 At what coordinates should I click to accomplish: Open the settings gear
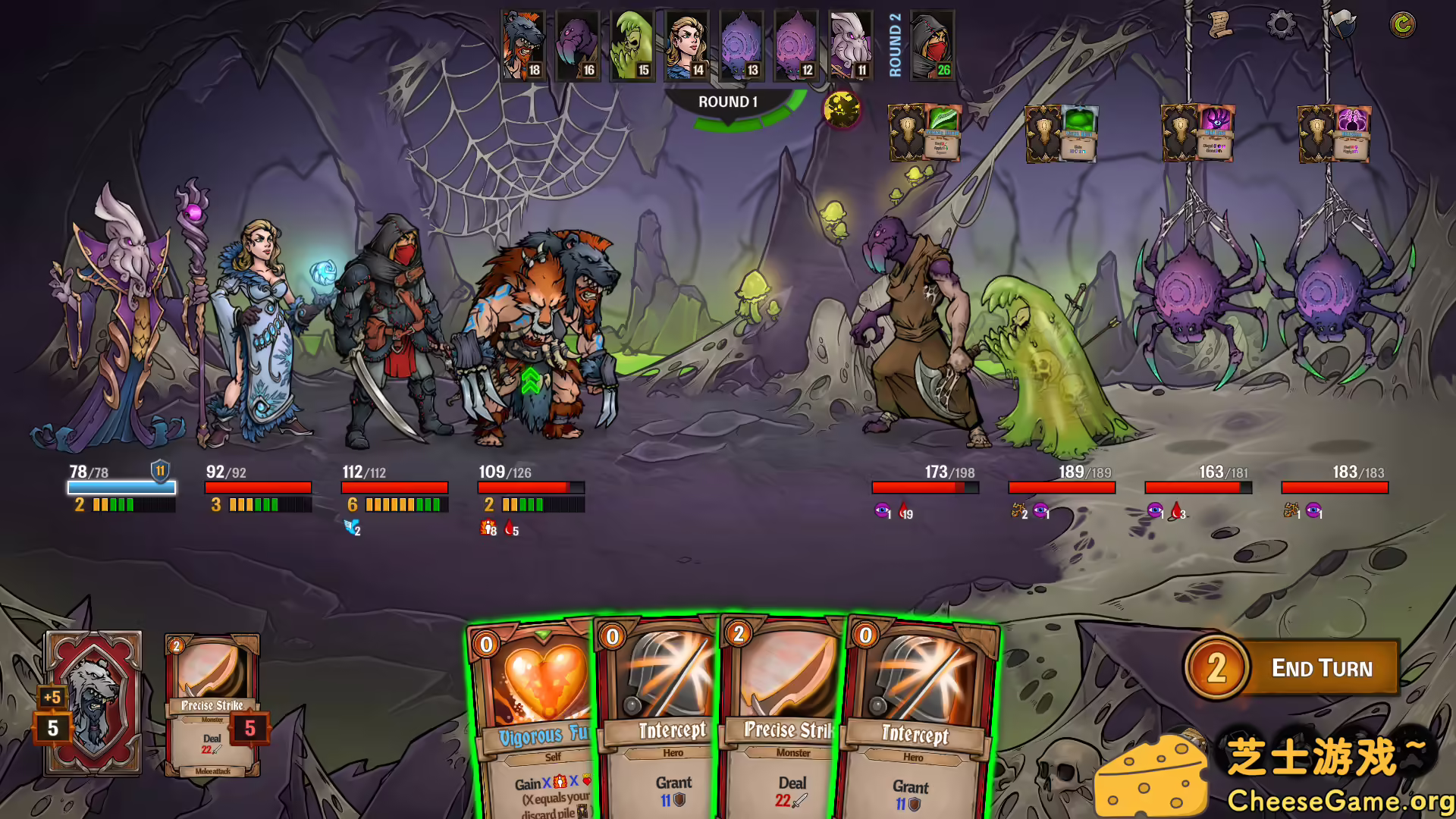1281,25
